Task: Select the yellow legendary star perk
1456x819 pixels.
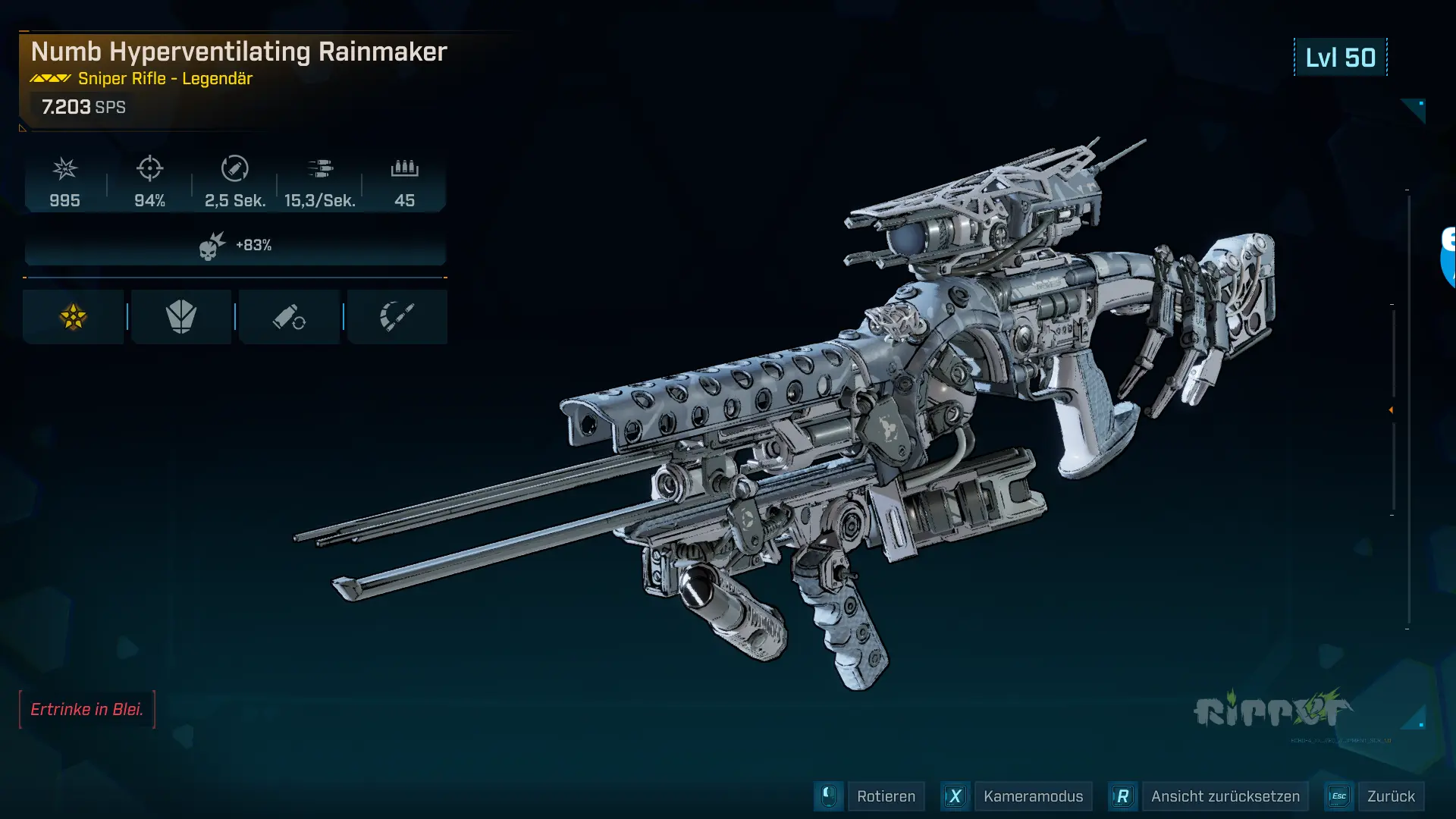Action: [x=74, y=317]
